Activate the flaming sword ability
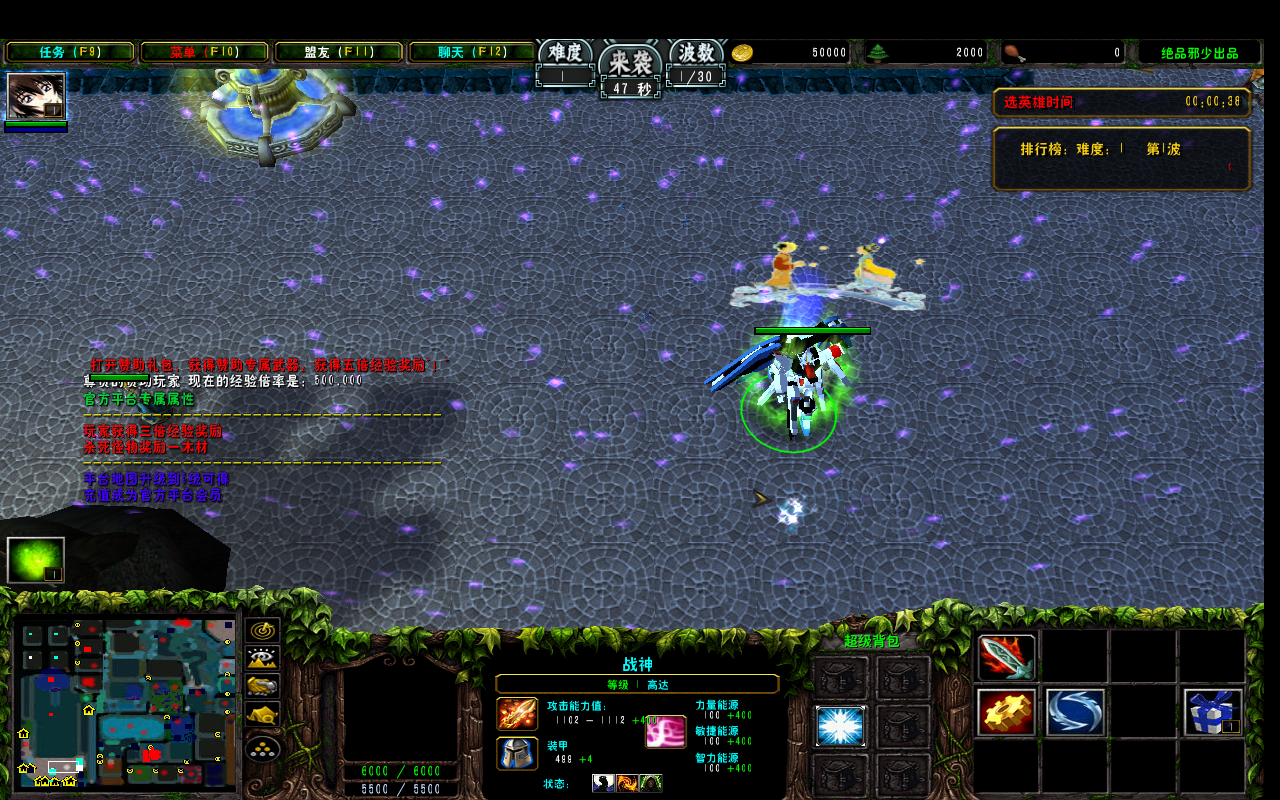 (1006, 657)
